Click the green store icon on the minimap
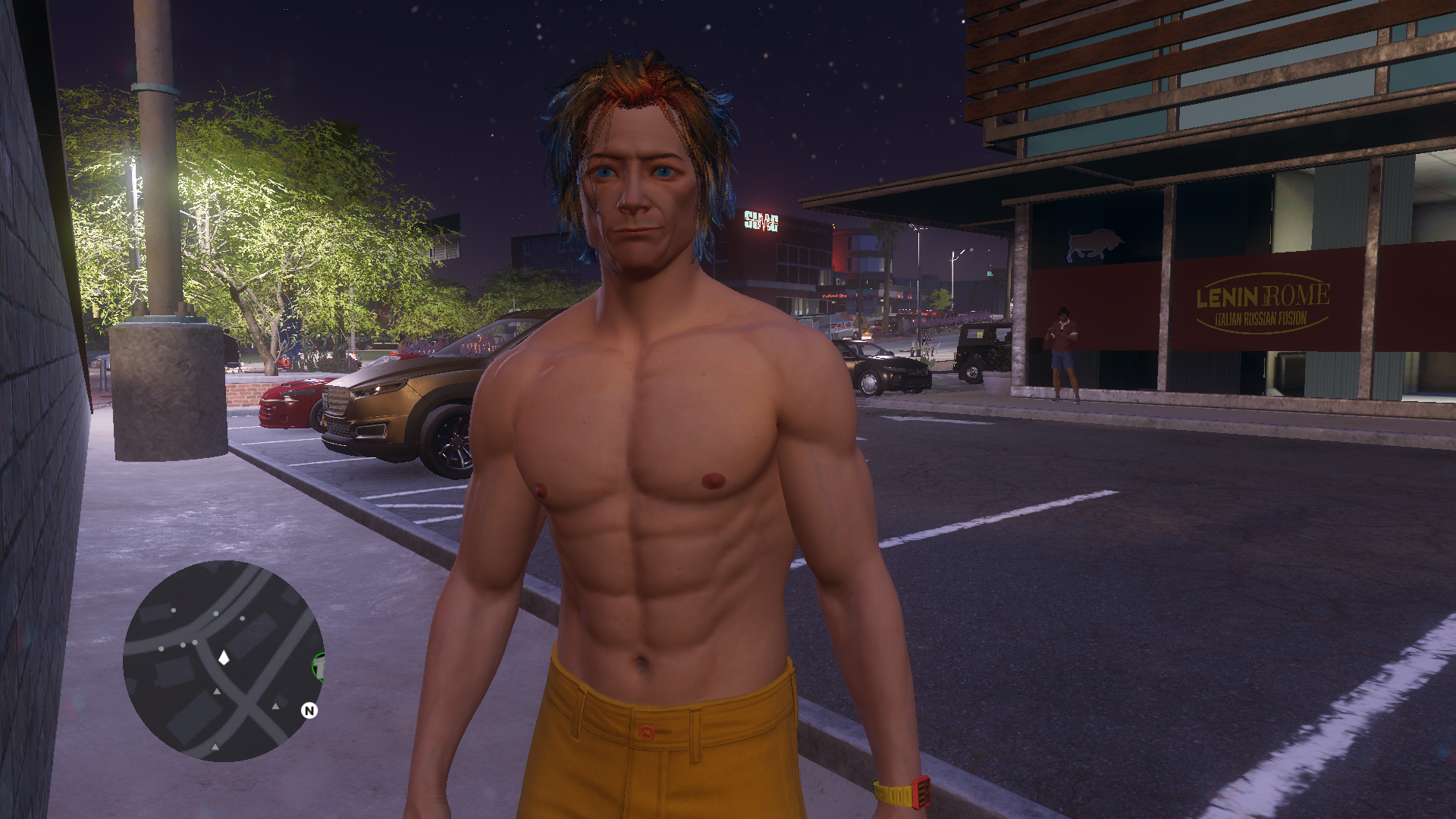1456x819 pixels. (319, 668)
